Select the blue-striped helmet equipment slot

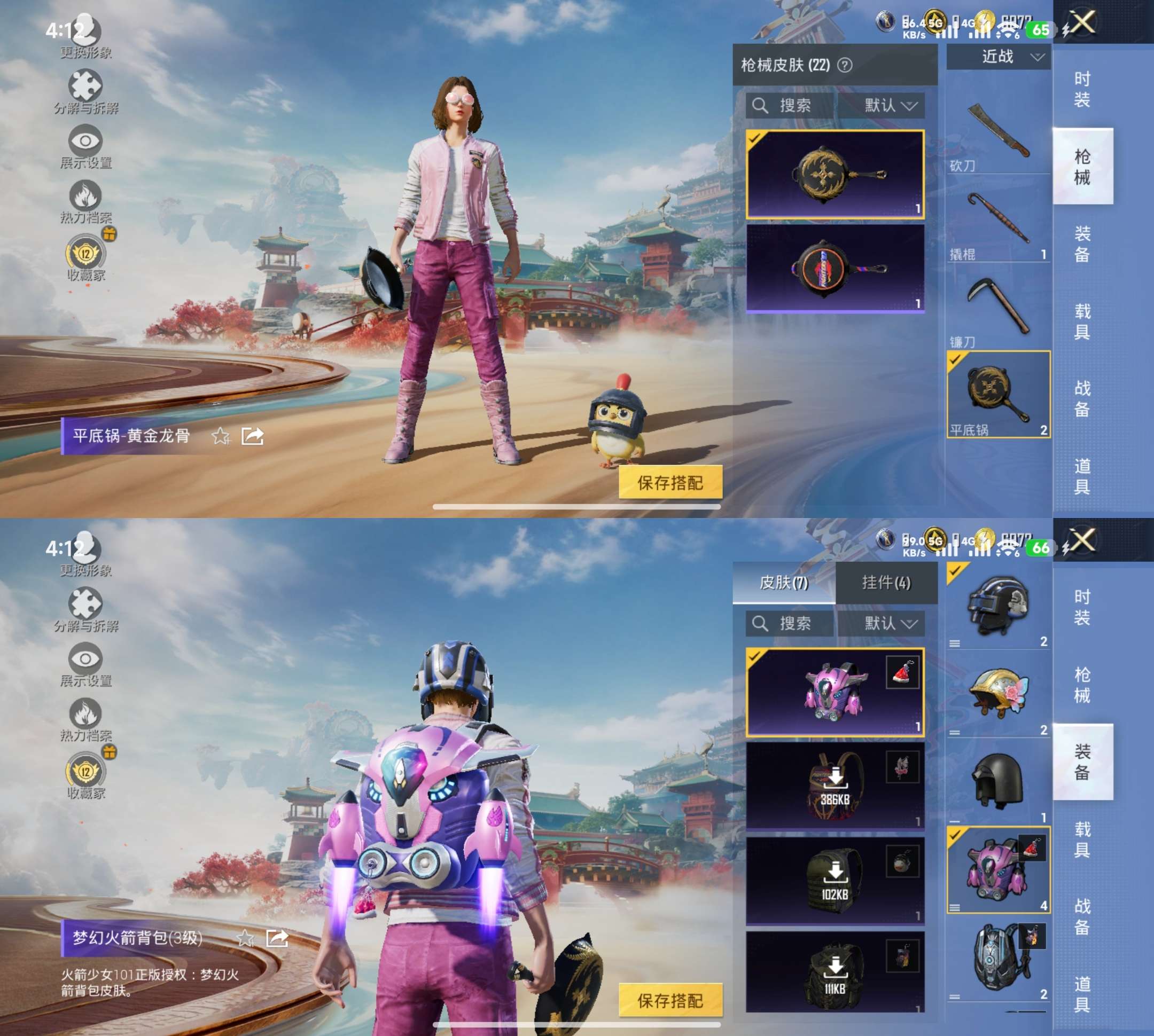(998, 606)
